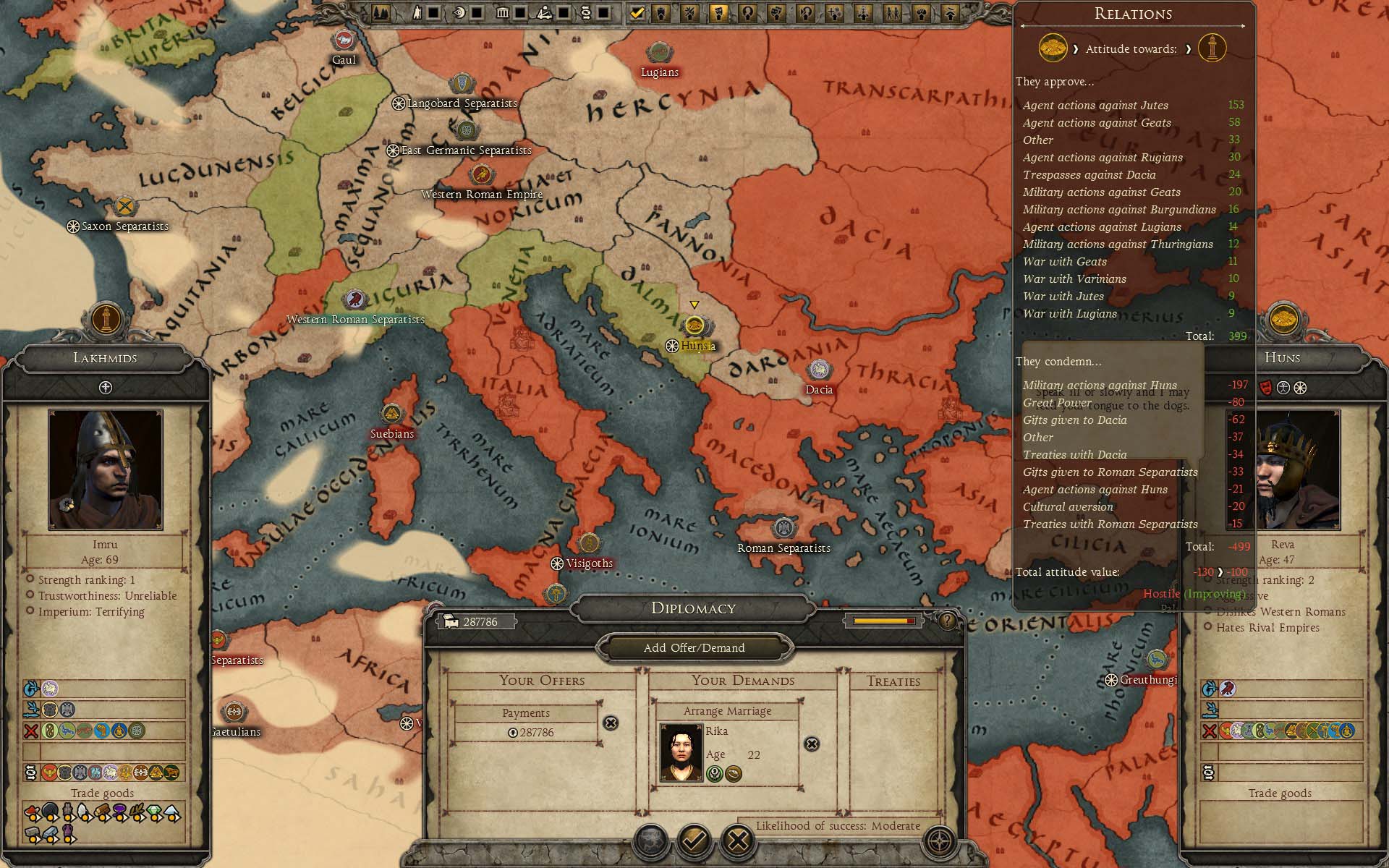Select Rika's portrait in the marriage demand
This screenshot has width=1389, height=868.
coord(681,753)
